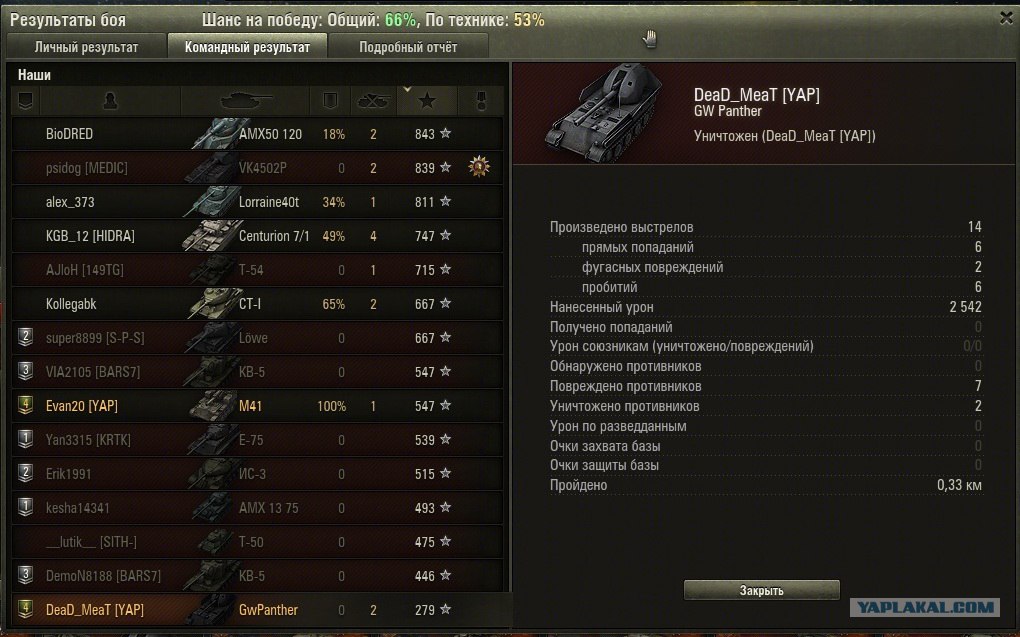Sort team by tank vehicle column
The width and height of the screenshot is (1020, 637).
[244, 100]
